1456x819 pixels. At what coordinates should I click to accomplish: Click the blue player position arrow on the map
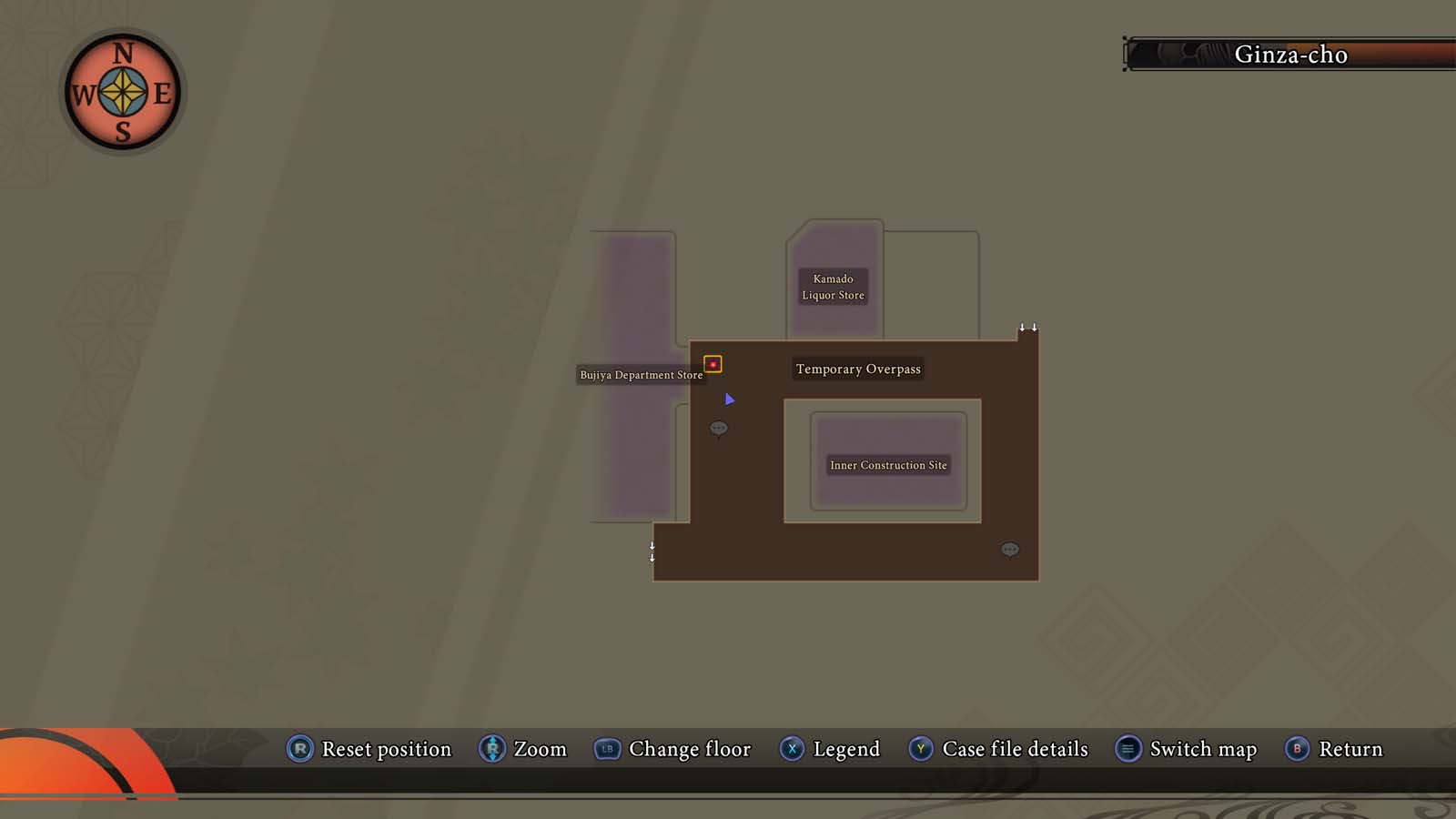(729, 399)
